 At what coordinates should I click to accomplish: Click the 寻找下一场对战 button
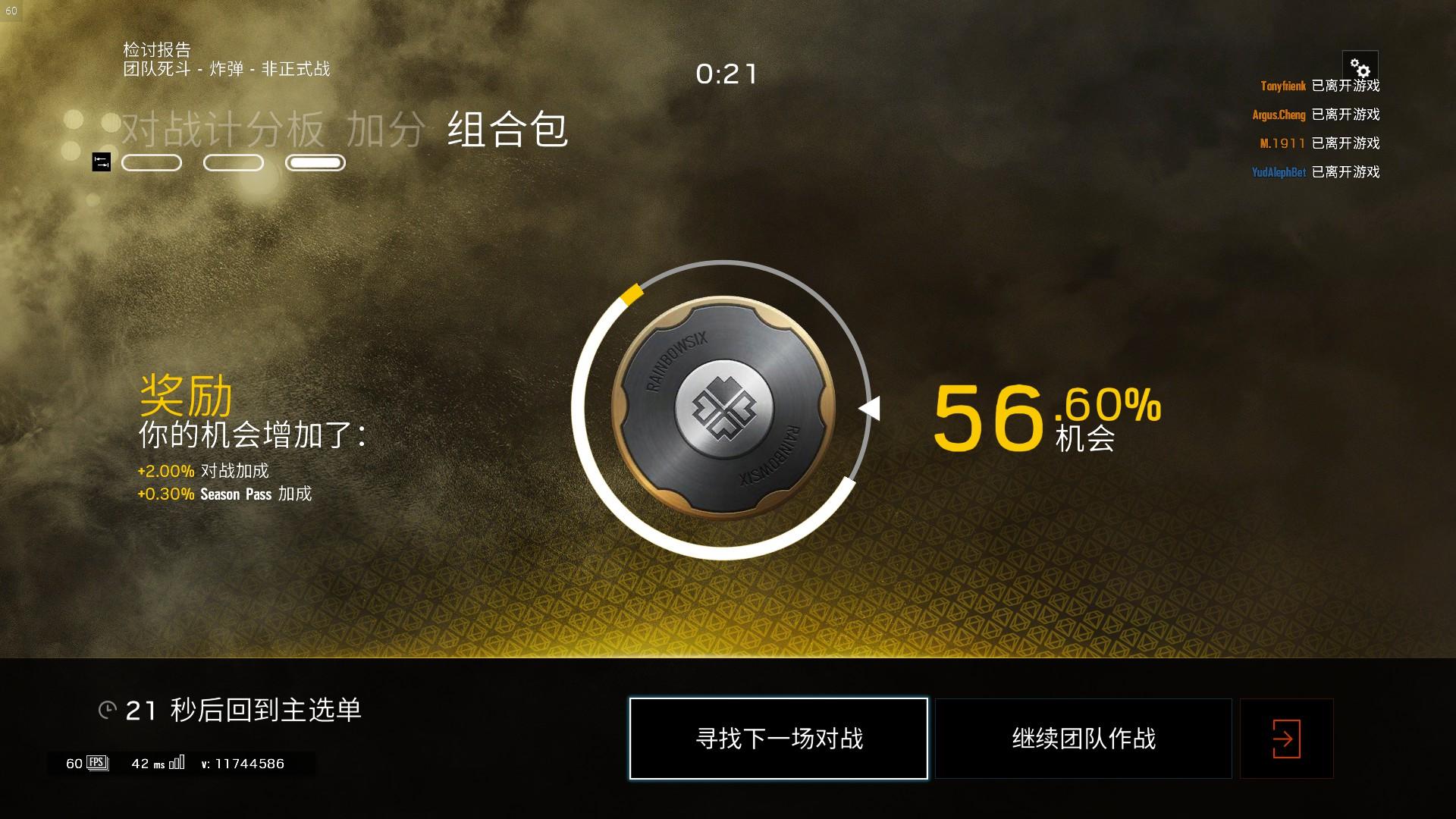point(778,738)
